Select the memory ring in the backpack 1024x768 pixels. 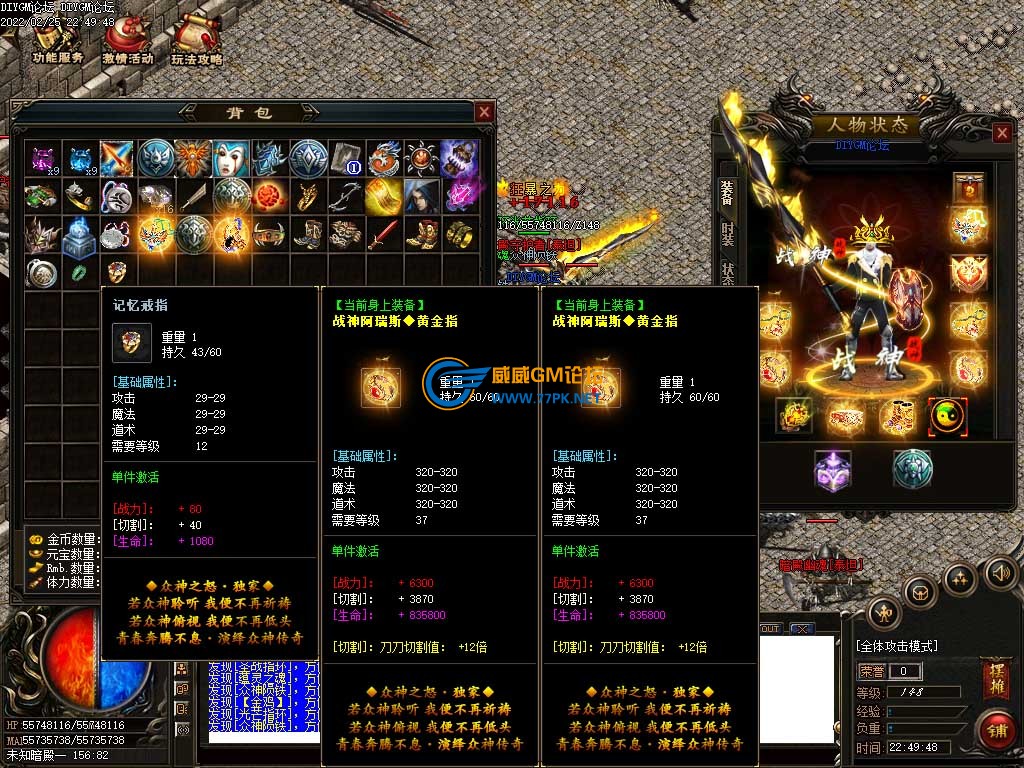[x=118, y=271]
